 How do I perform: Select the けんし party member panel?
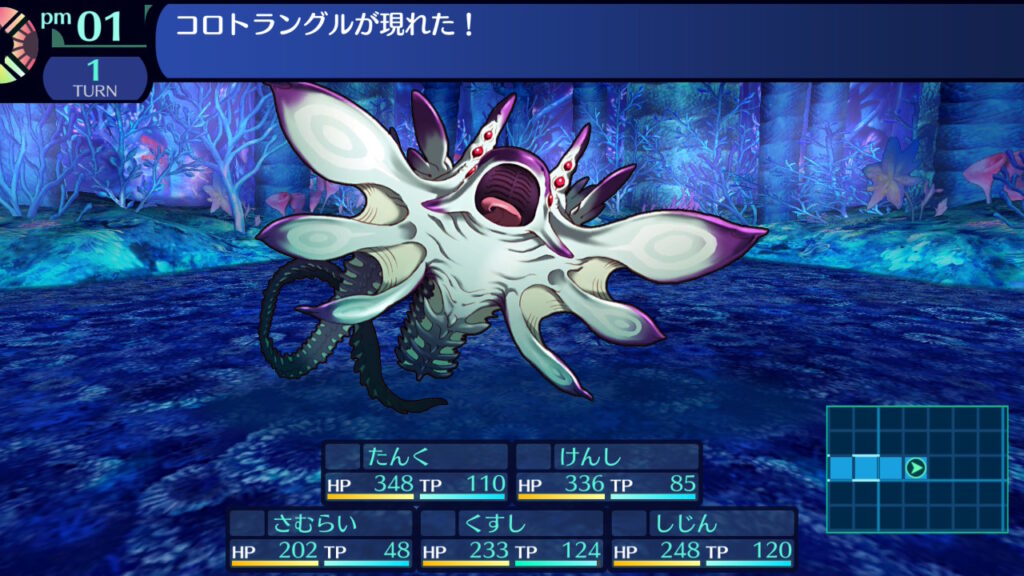pyautogui.click(x=607, y=472)
